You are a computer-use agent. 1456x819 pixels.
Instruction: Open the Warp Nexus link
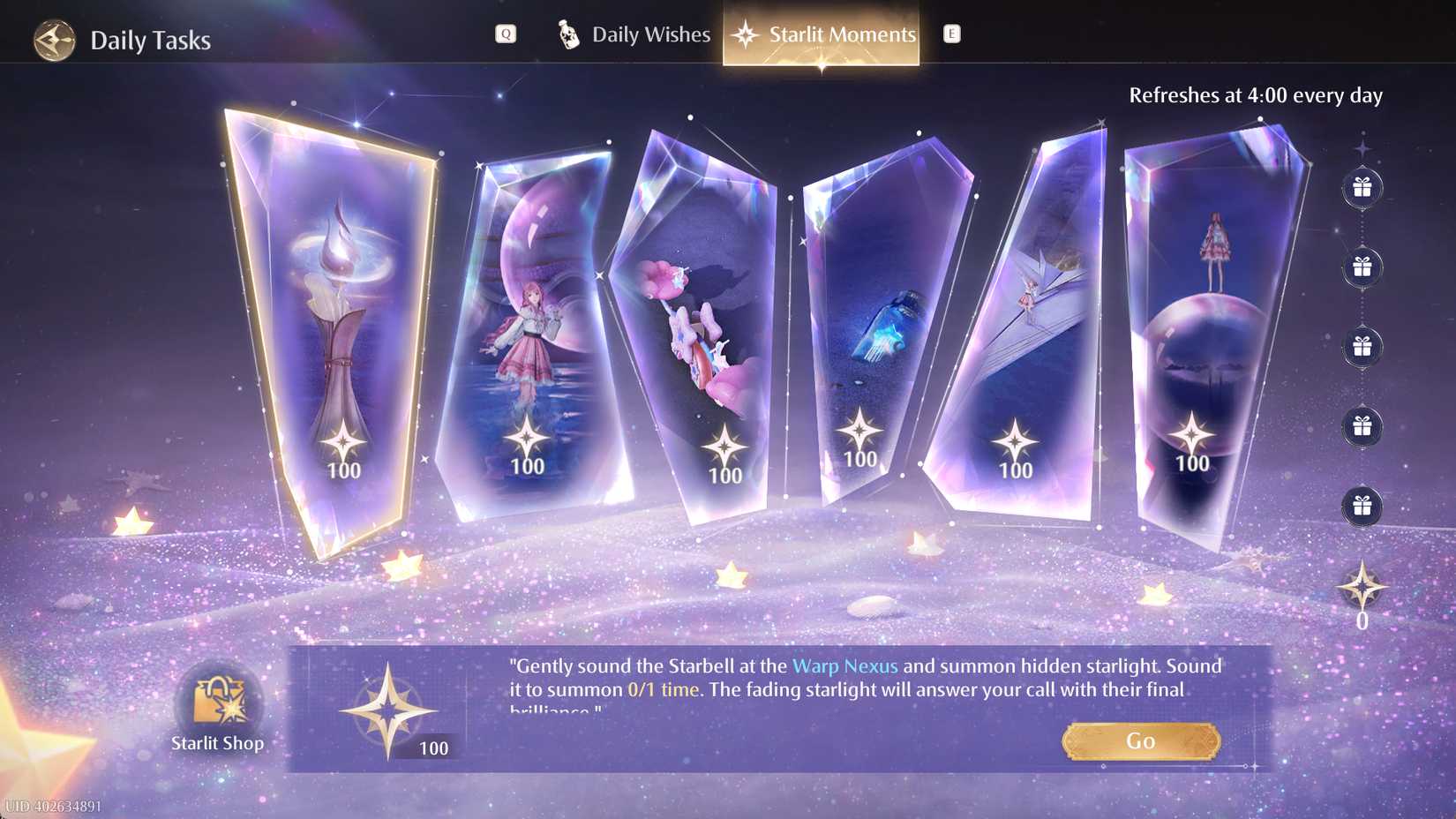(x=845, y=666)
